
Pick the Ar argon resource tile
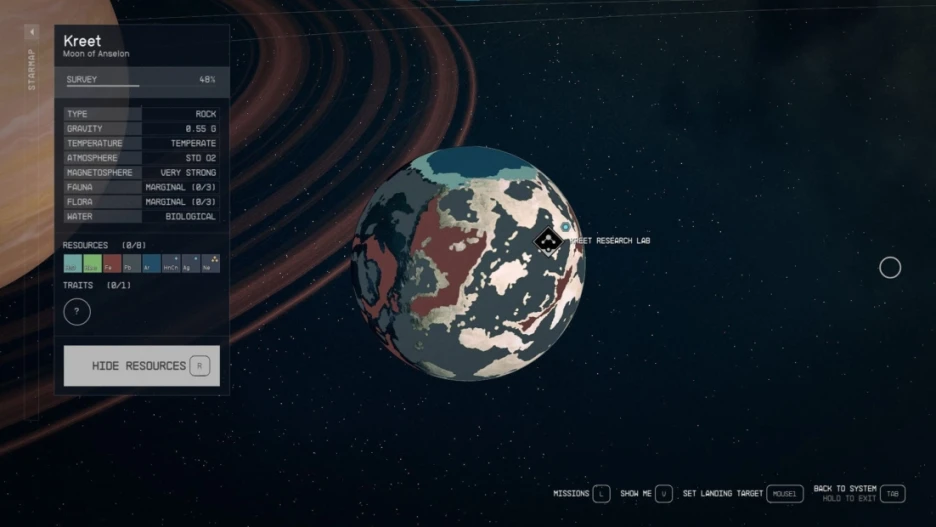151,264
